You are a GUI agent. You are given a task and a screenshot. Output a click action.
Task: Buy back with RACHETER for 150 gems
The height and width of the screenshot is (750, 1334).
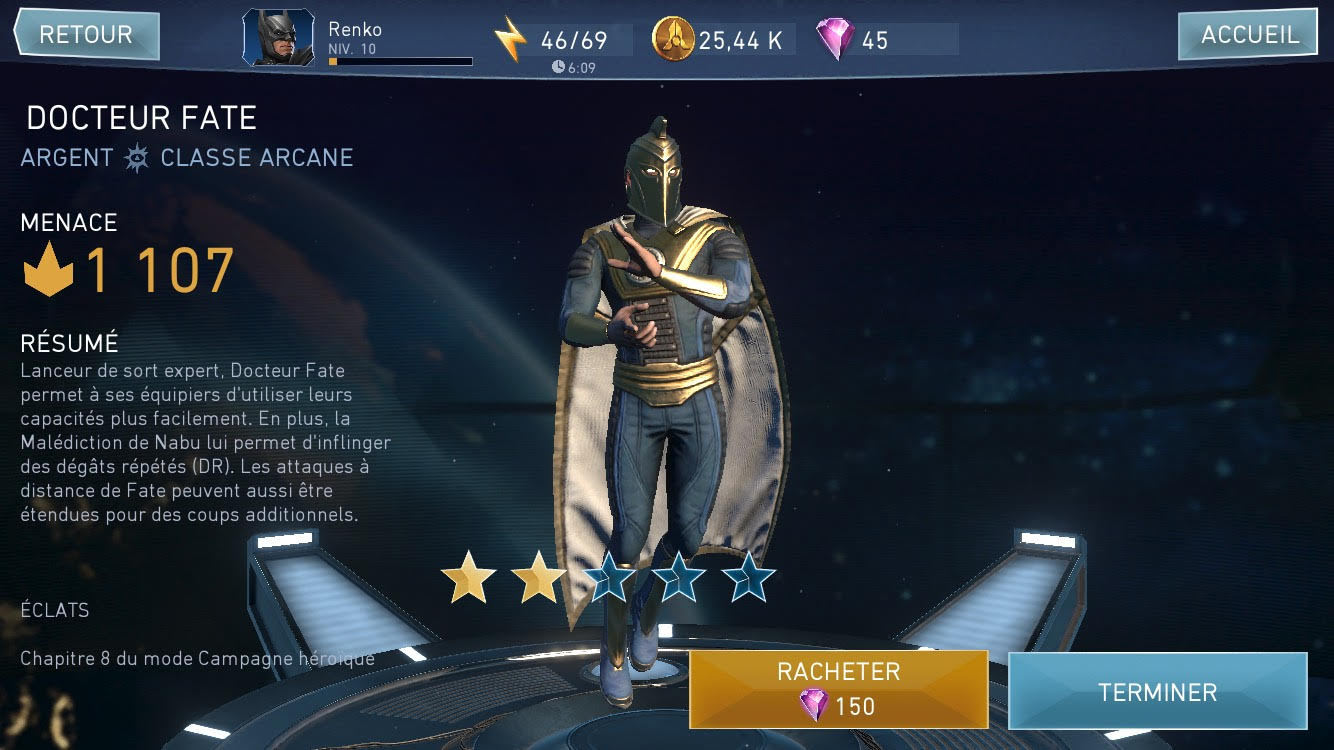838,689
